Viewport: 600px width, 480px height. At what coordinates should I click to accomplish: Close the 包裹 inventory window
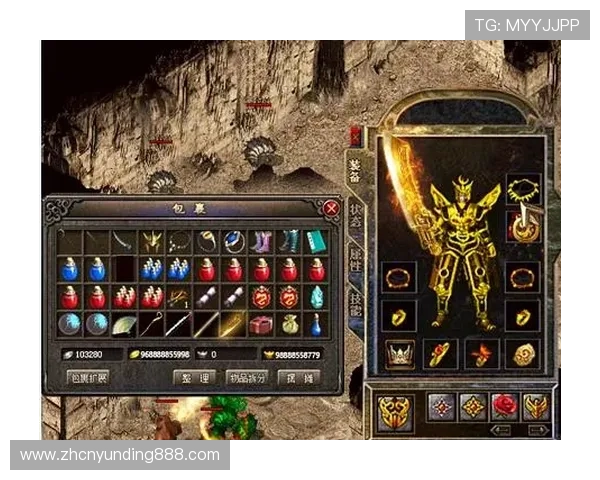click(x=331, y=208)
